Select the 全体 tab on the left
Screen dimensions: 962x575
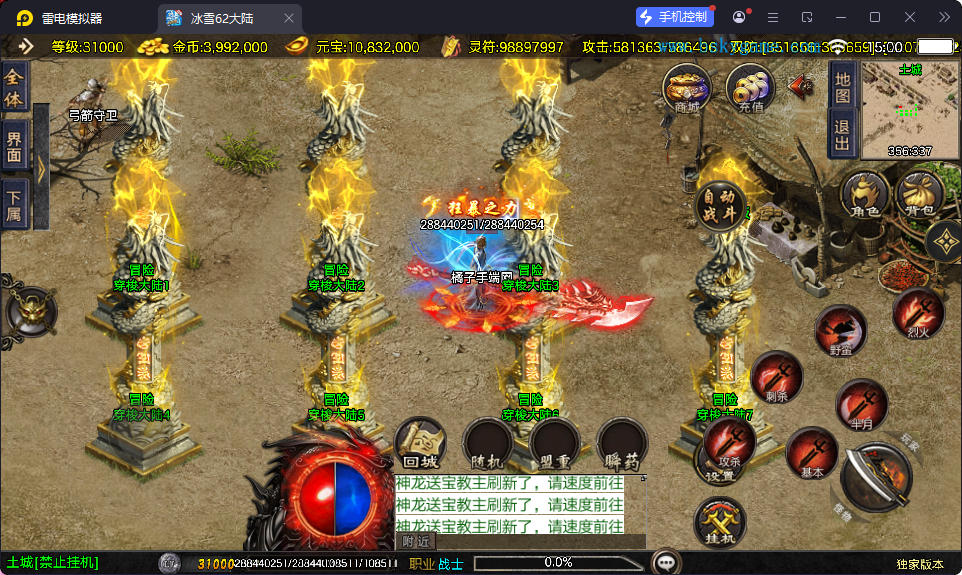click(x=13, y=87)
